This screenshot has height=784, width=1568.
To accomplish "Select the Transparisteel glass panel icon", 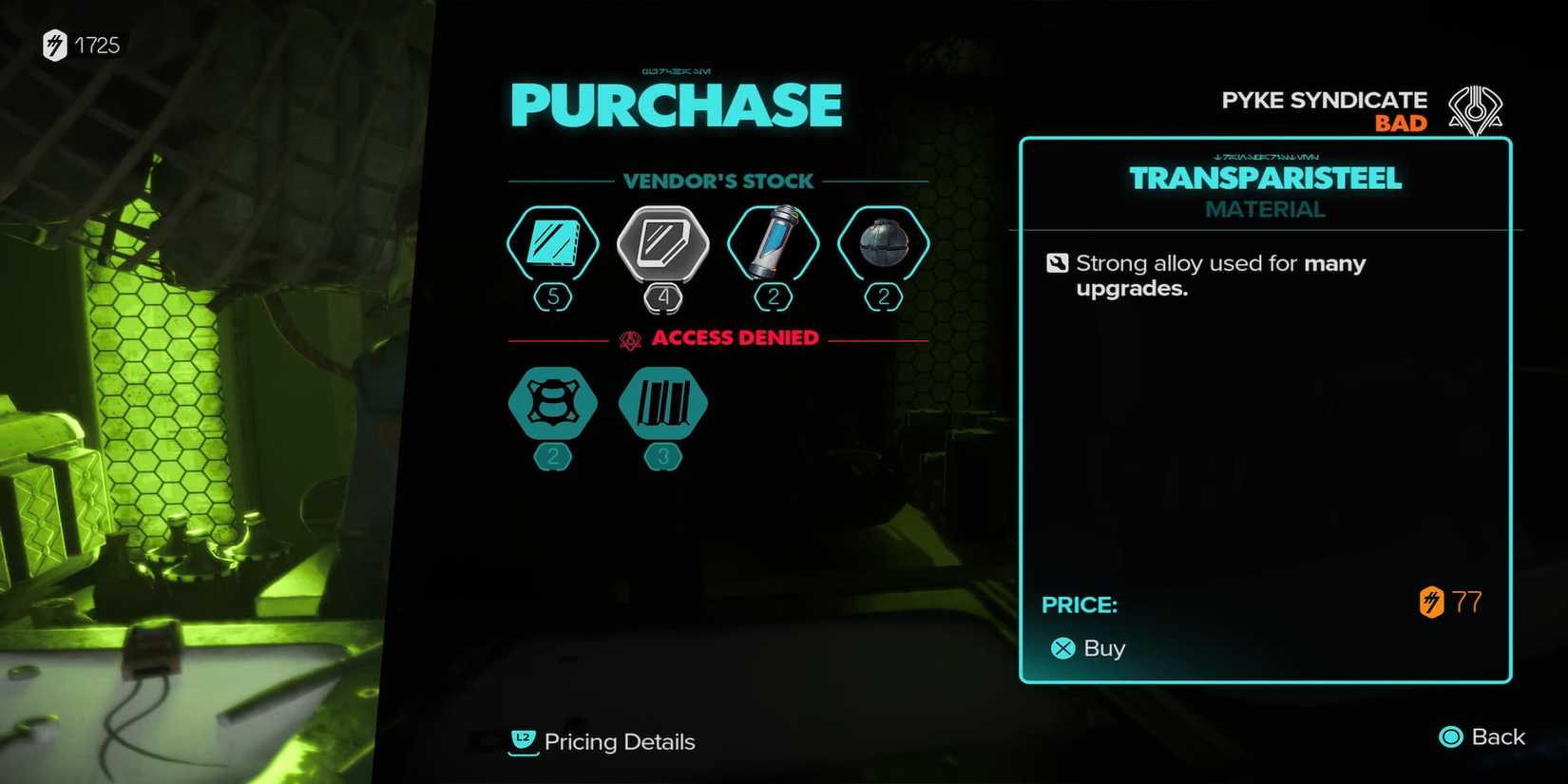I will (x=552, y=244).
